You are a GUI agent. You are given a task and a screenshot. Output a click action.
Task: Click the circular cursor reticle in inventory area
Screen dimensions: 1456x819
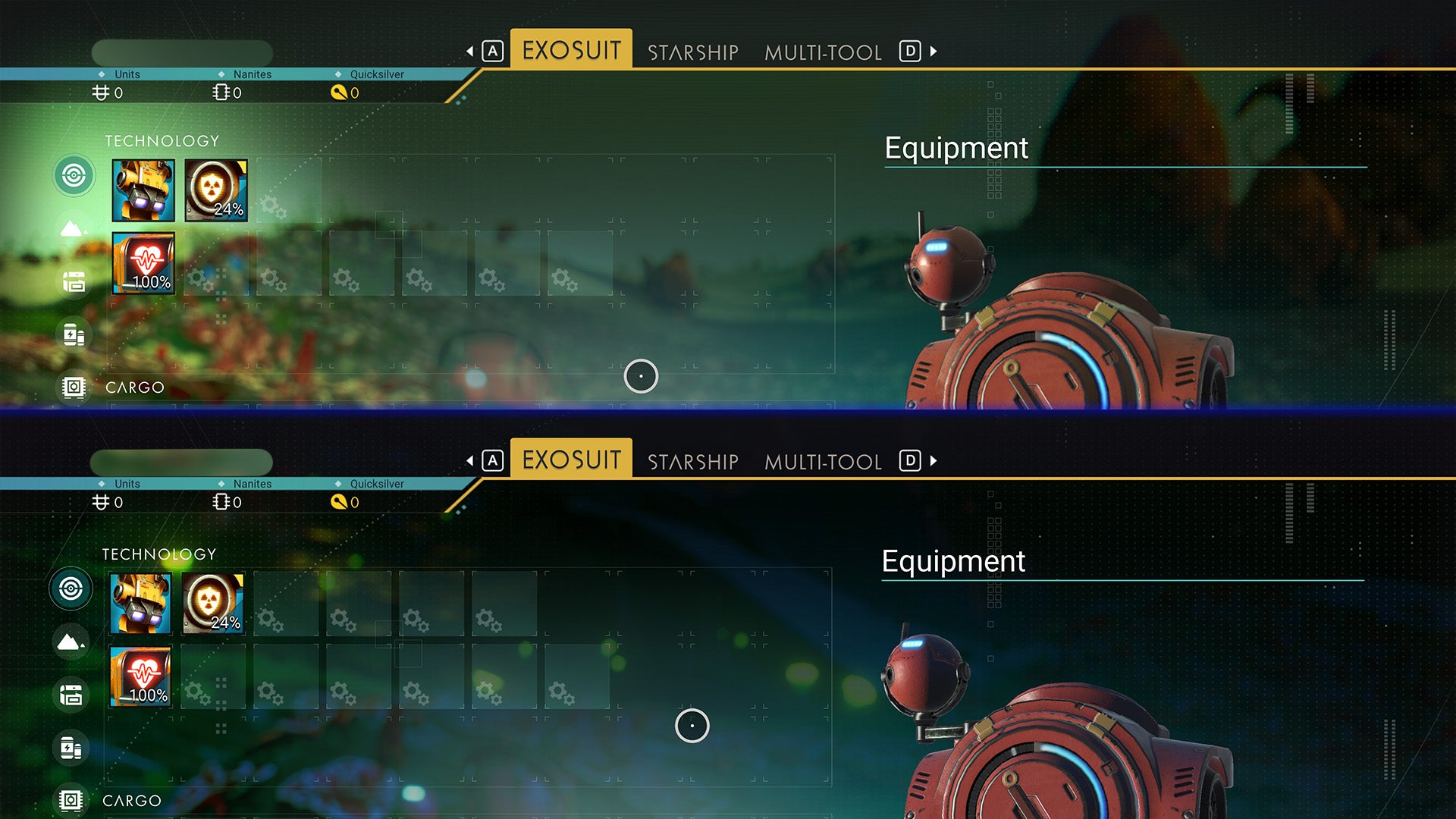tap(641, 375)
